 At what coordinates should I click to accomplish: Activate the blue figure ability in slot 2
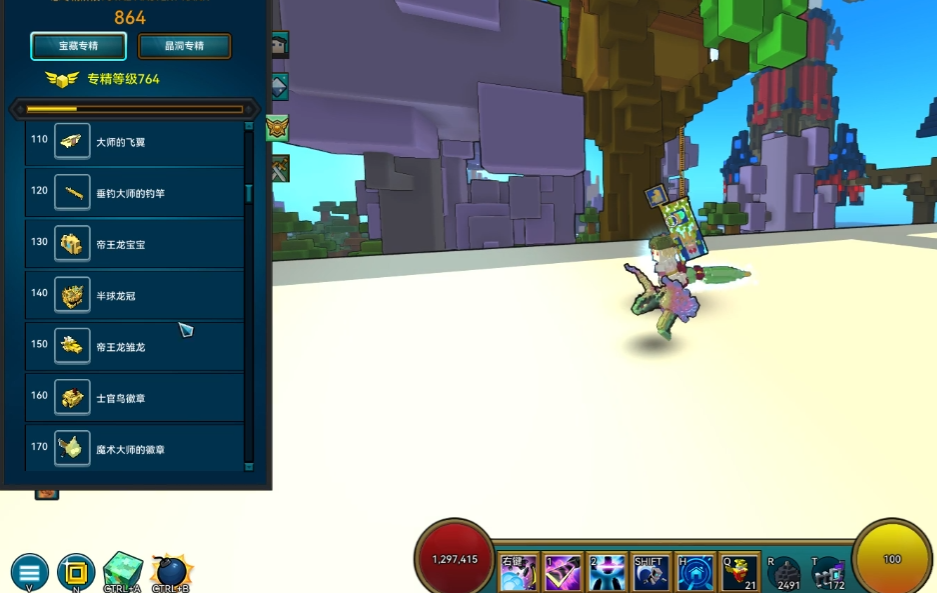607,573
